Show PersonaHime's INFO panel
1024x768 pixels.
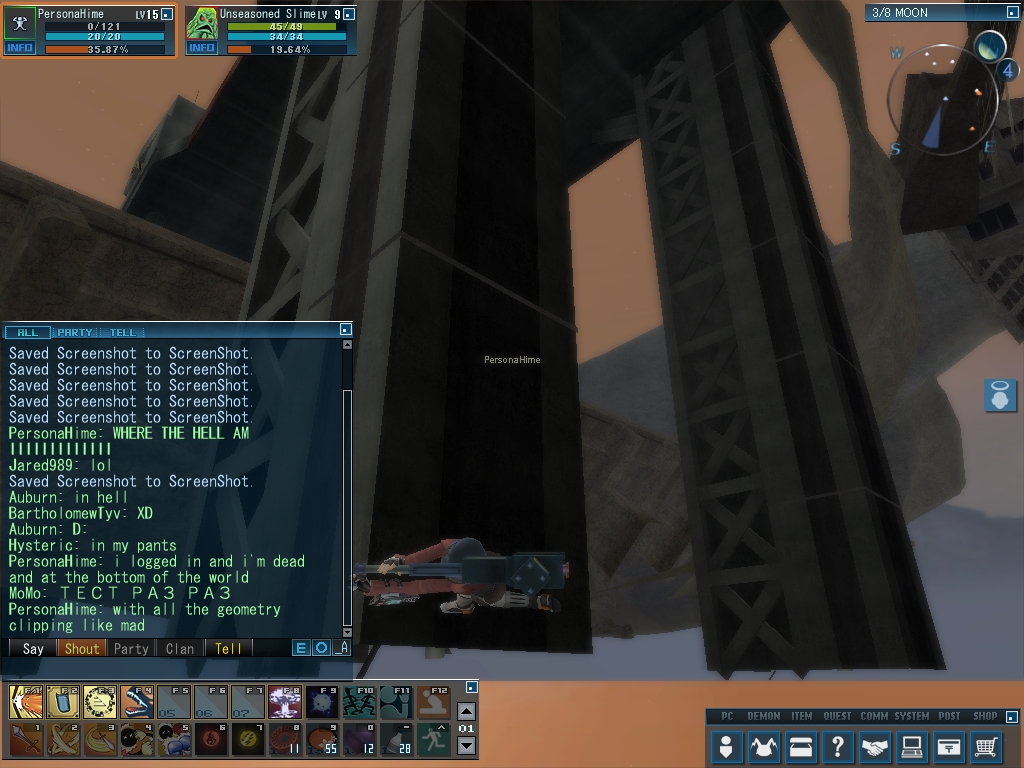pyautogui.click(x=20, y=47)
